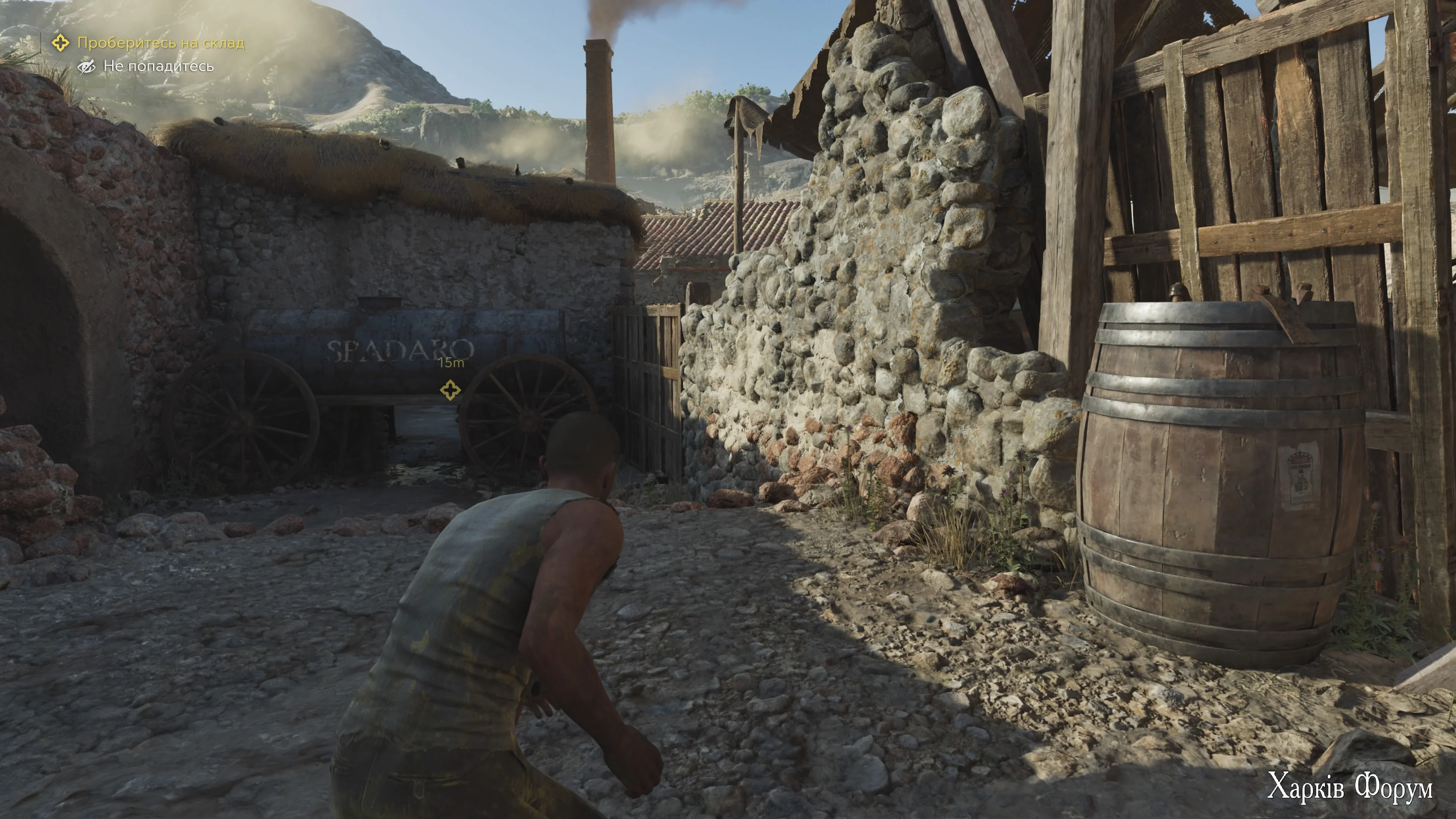This screenshot has height=819, width=1456.
Task: Select the 'Проберитесь на склад' objective tracker
Action: 160,43
